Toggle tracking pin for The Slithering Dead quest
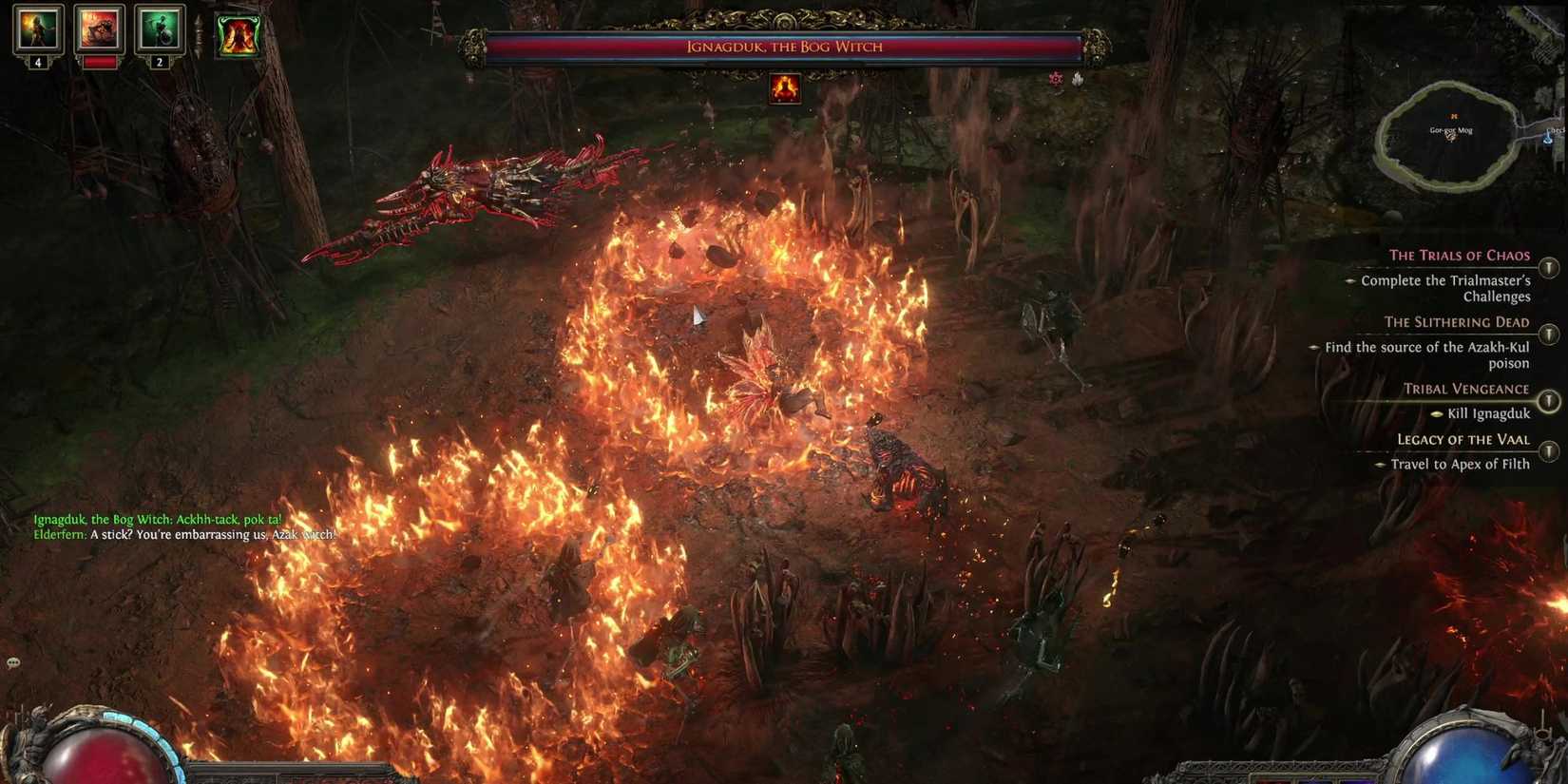The image size is (1568, 784). pyautogui.click(x=1547, y=333)
